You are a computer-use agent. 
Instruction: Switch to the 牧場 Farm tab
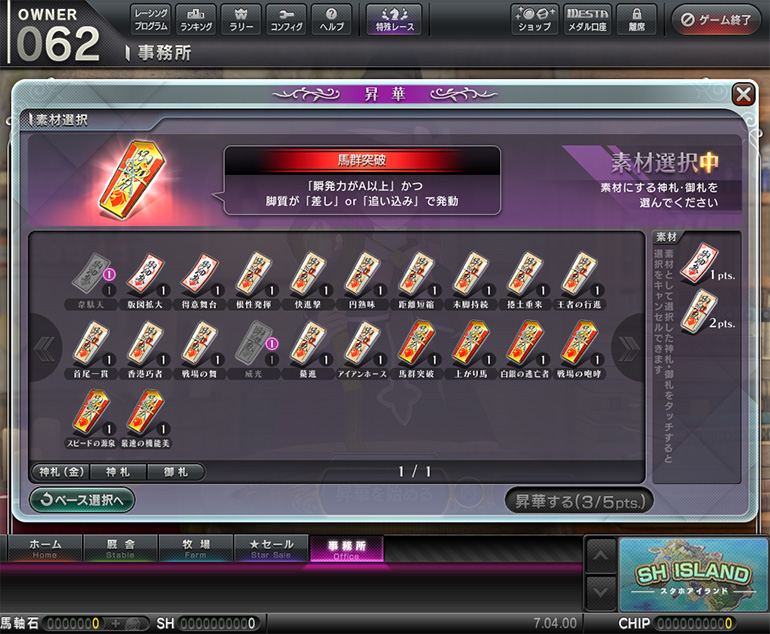click(196, 547)
